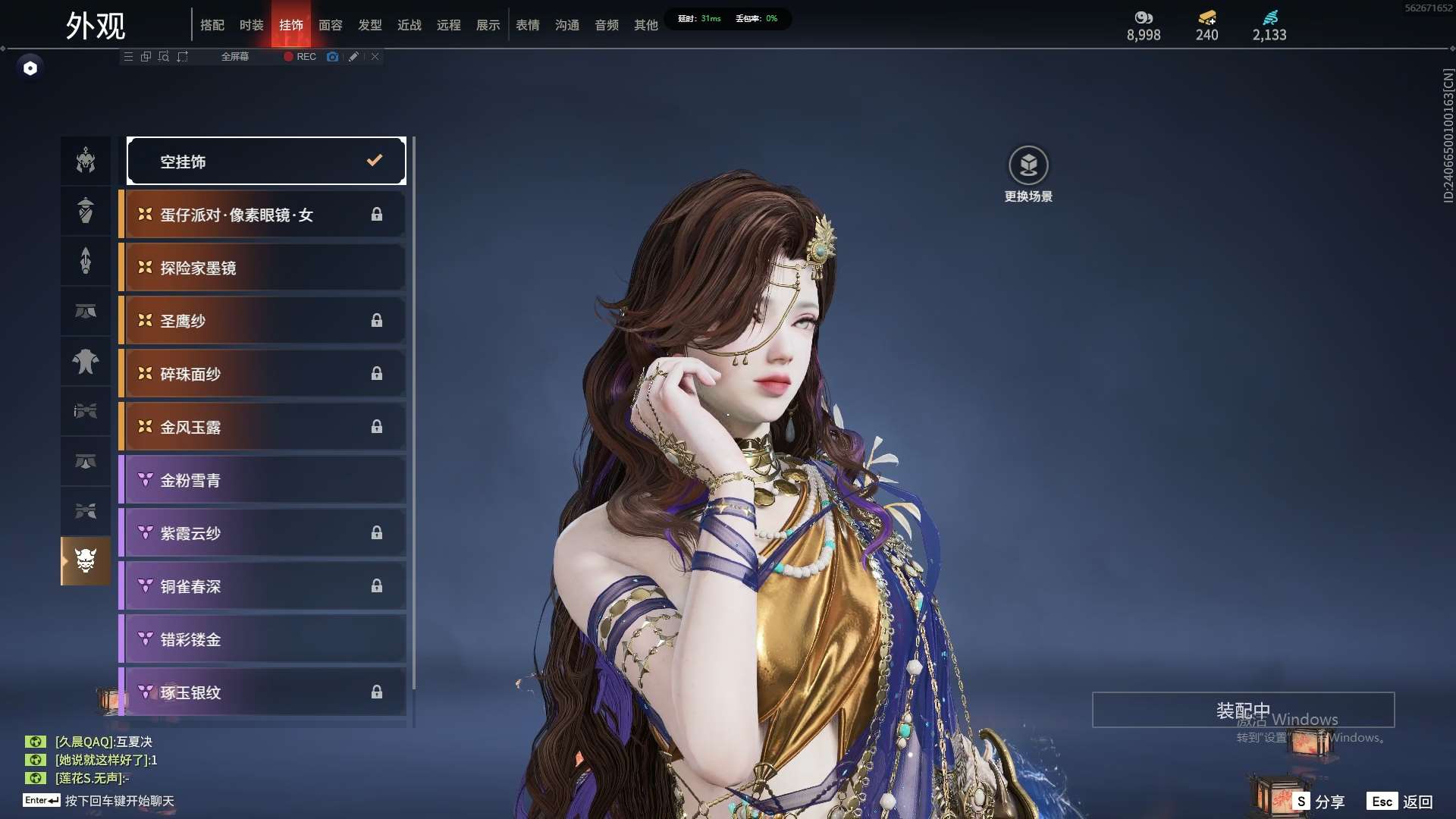Click the 装配中 equip button
The width and height of the screenshot is (1456, 819).
[1243, 710]
